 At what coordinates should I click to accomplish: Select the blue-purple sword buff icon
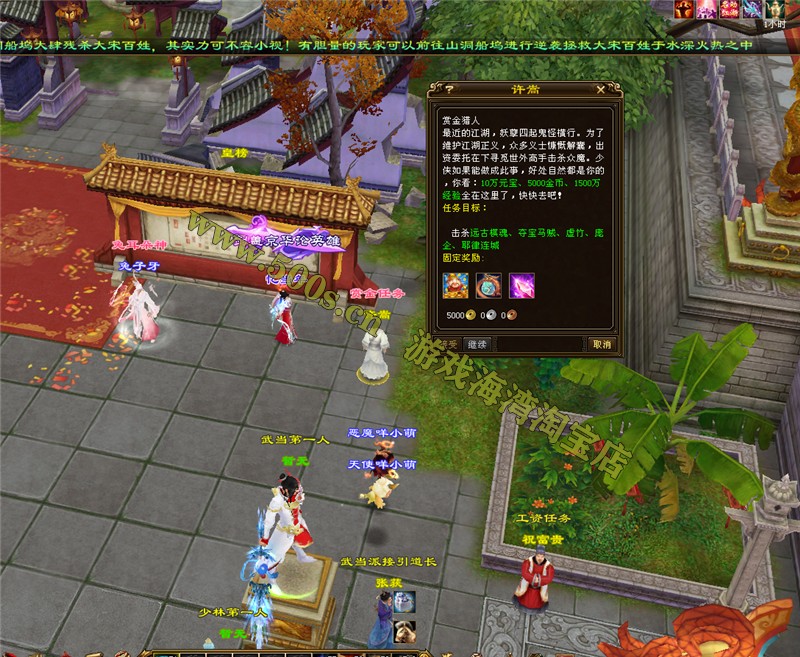(x=752, y=9)
